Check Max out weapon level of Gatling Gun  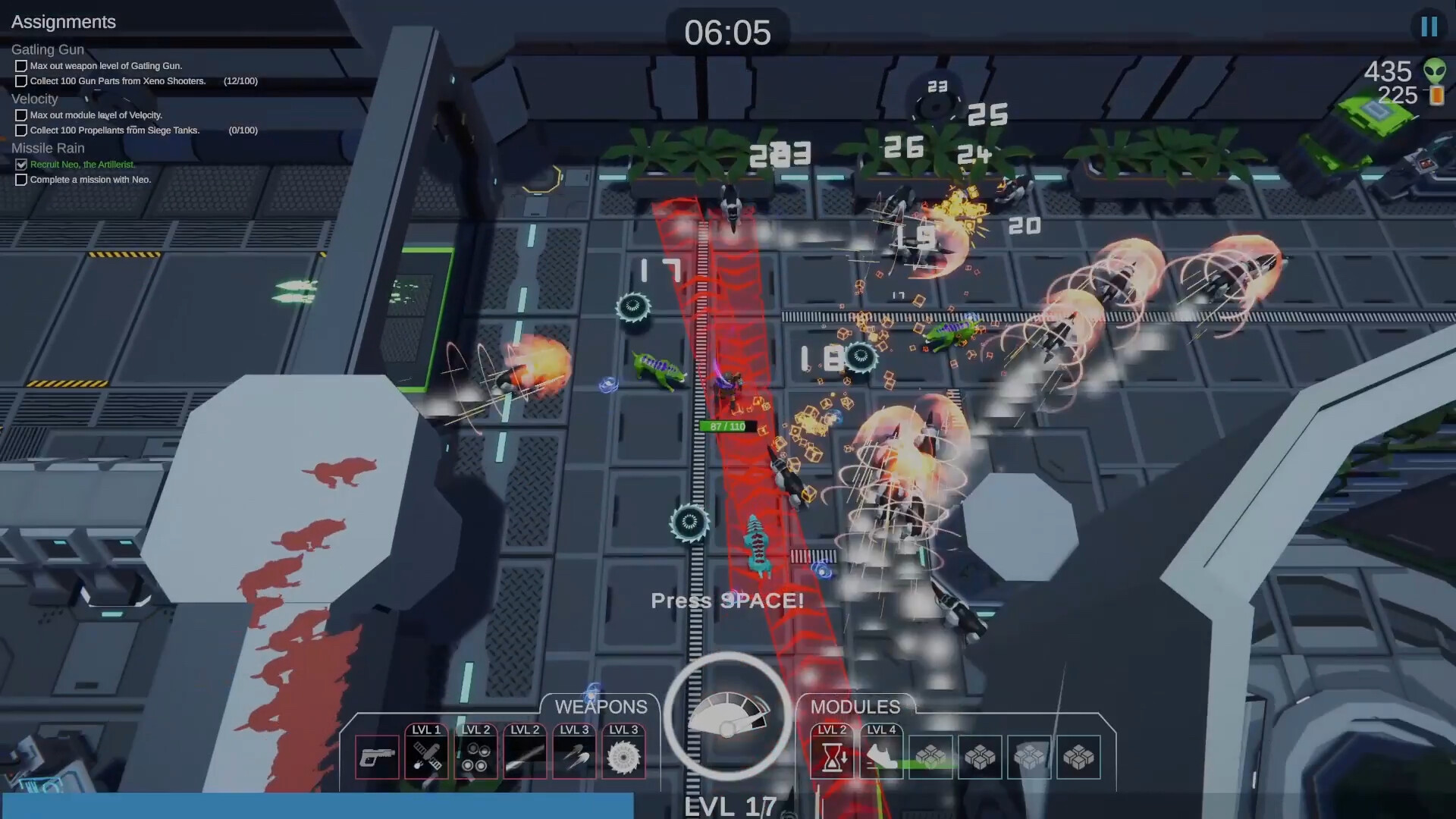pos(20,66)
